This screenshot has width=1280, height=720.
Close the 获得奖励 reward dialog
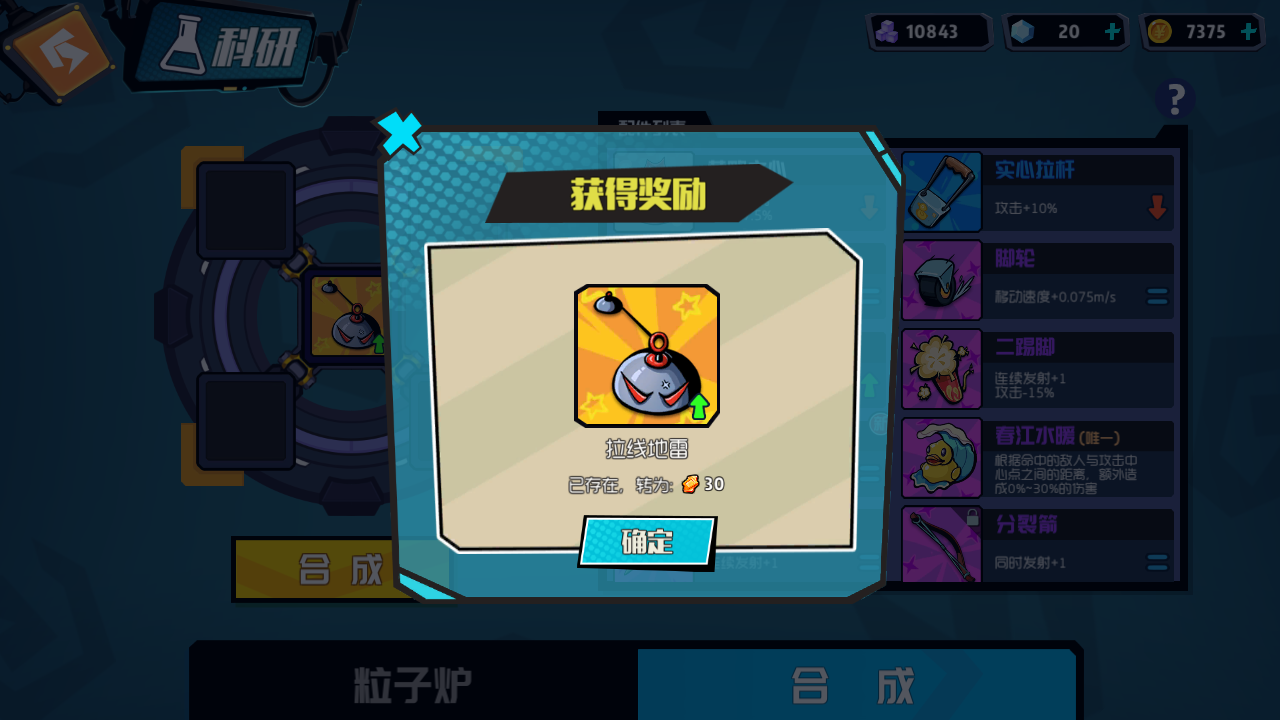pos(399,133)
